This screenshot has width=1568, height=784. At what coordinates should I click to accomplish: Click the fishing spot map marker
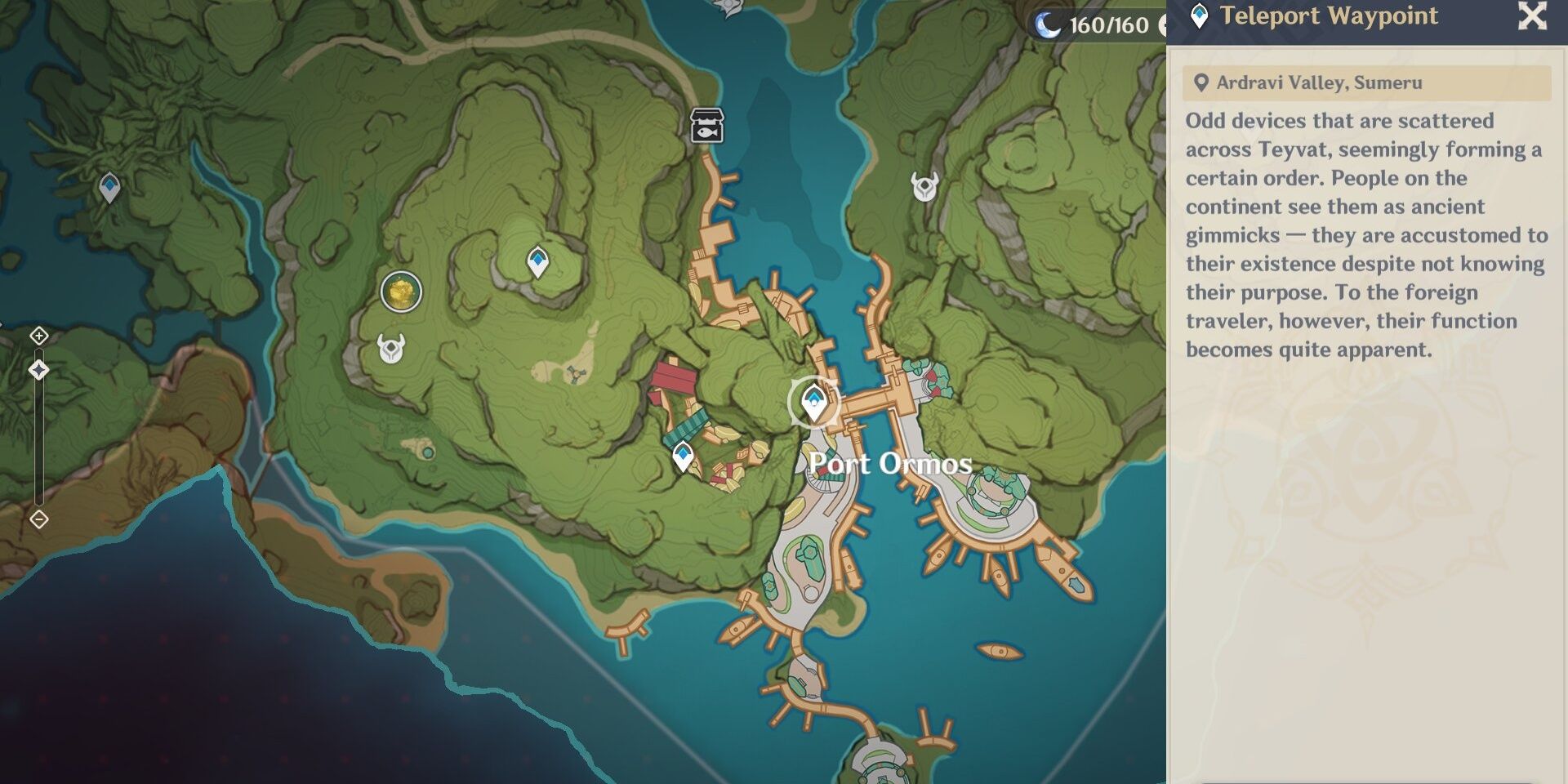(x=706, y=126)
